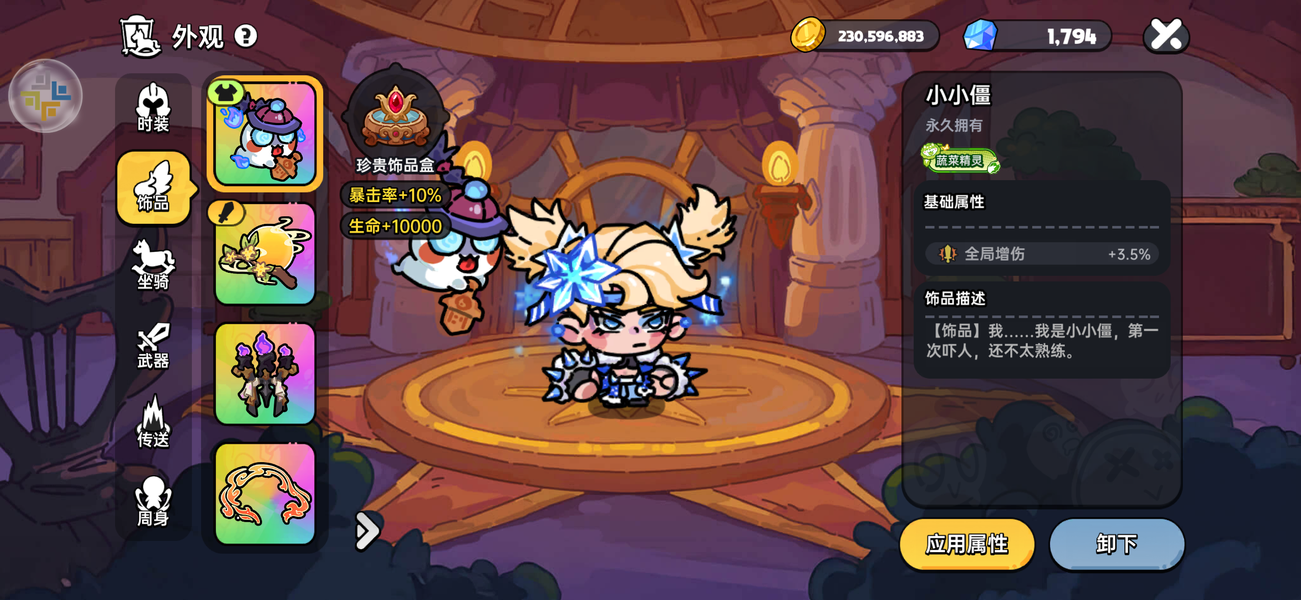Close the appearance screen with X
This screenshot has height=600, width=1301.
click(1166, 36)
